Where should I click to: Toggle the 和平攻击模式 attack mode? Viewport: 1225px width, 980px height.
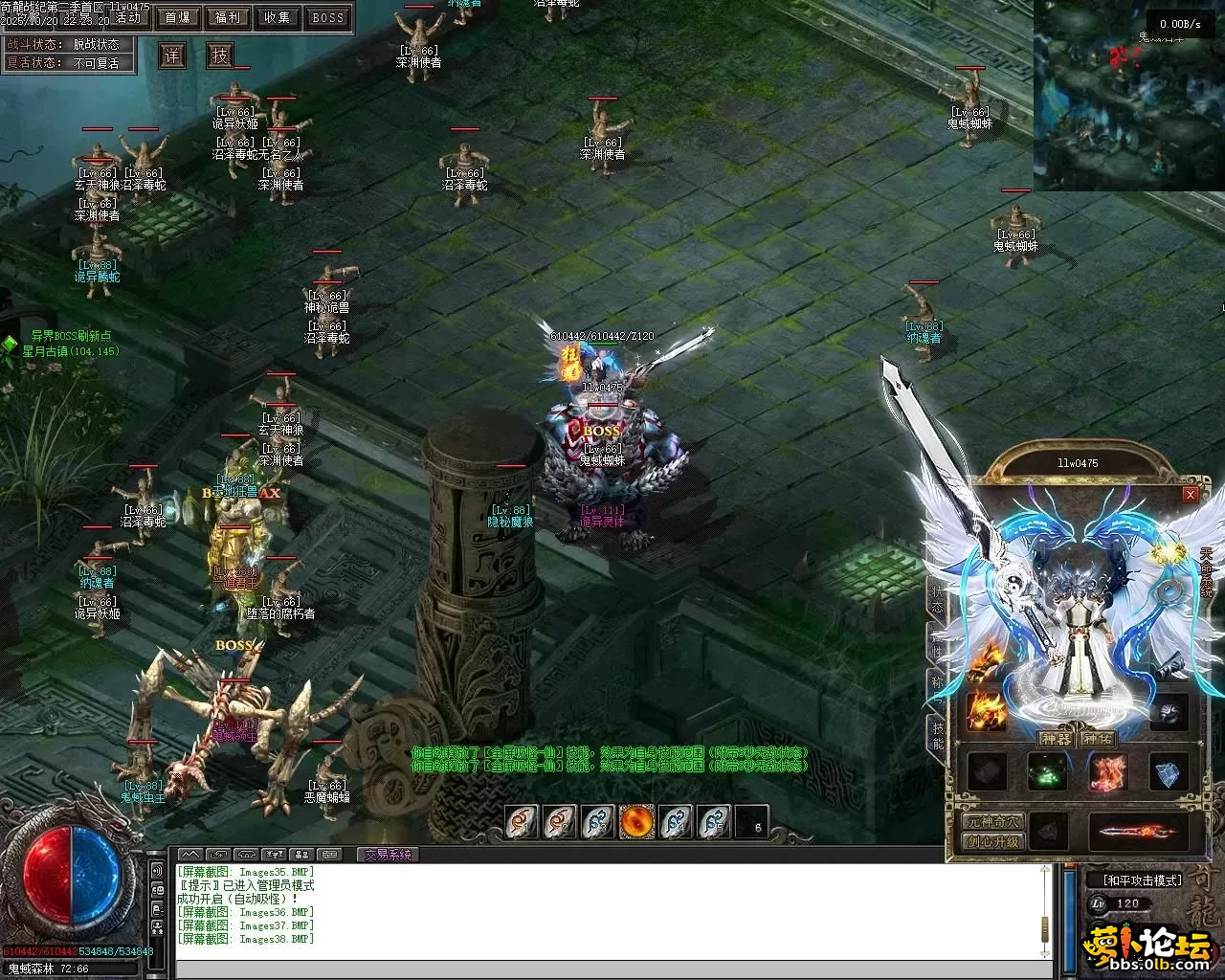tap(1142, 880)
